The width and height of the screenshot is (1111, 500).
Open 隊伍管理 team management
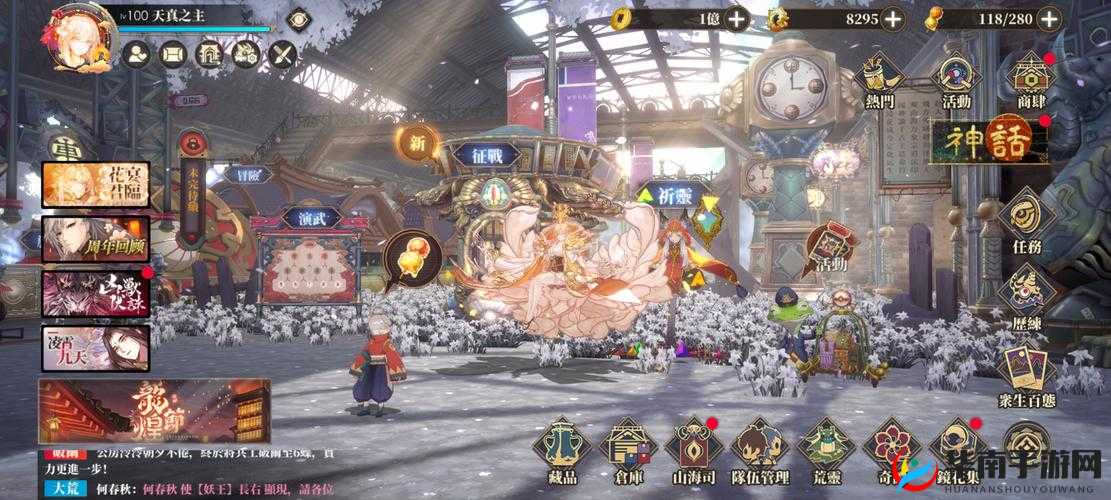759,451
